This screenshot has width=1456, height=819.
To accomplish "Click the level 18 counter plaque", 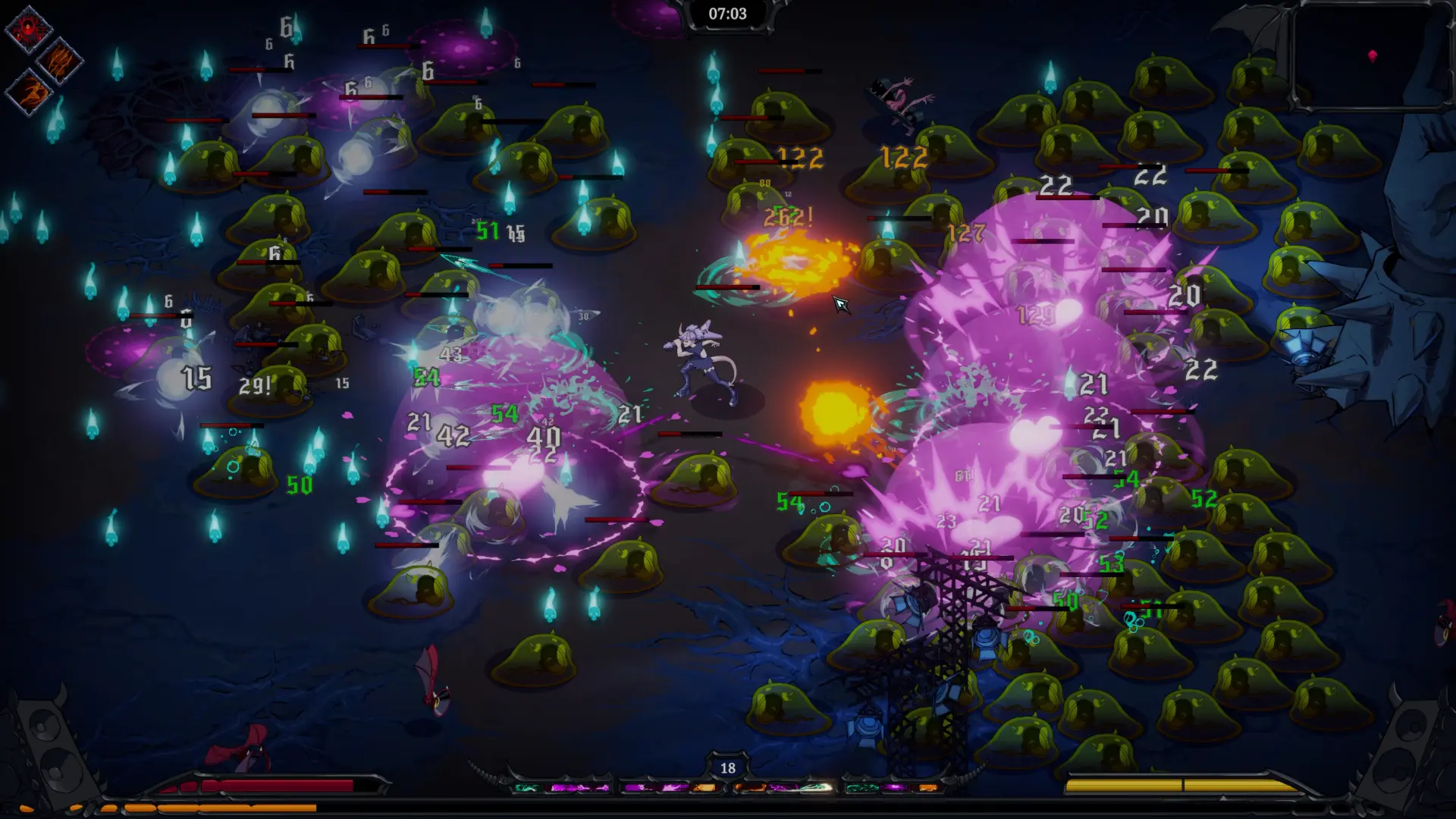I will pyautogui.click(x=728, y=767).
